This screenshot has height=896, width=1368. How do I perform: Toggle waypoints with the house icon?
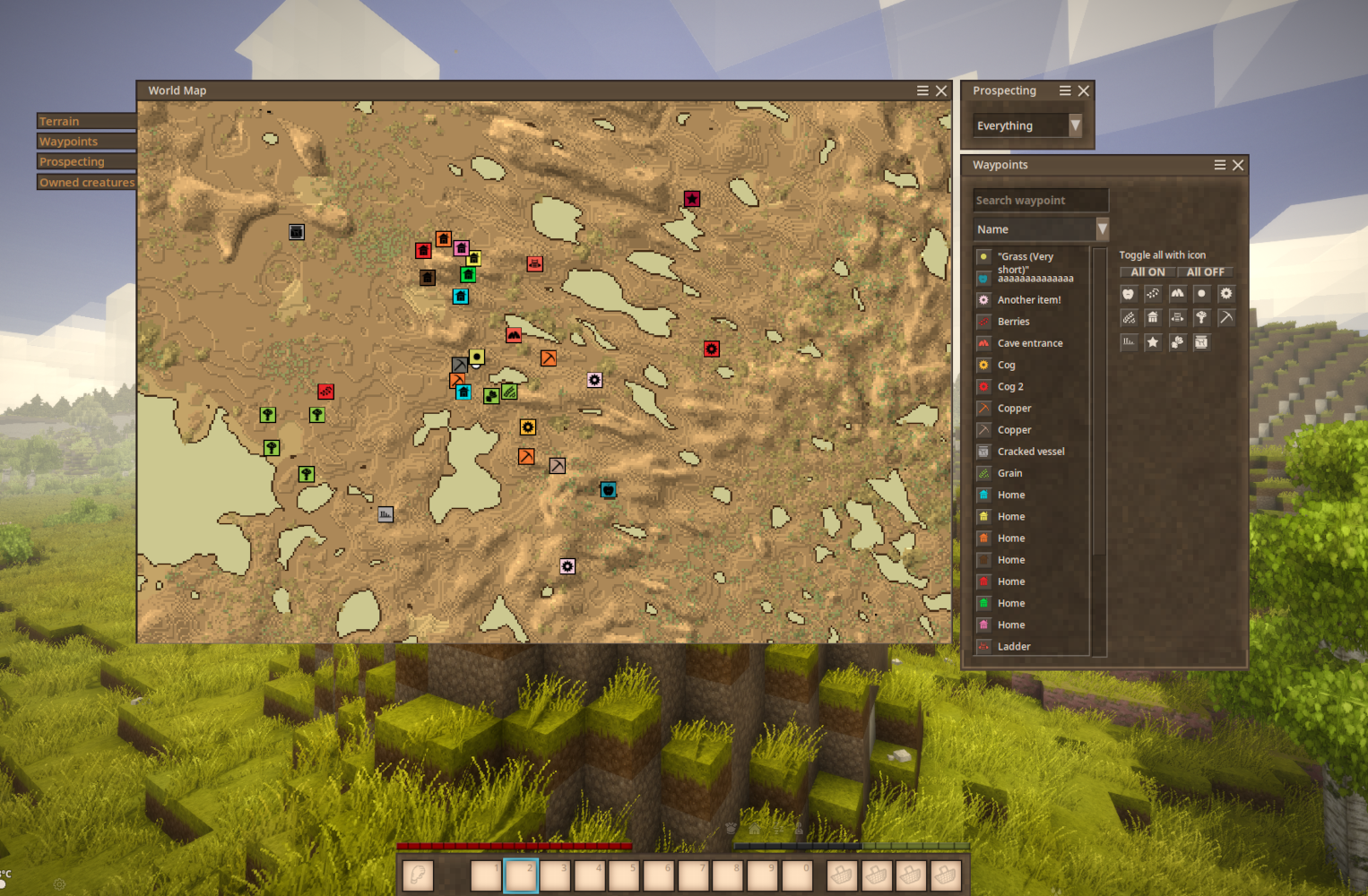(x=1153, y=317)
